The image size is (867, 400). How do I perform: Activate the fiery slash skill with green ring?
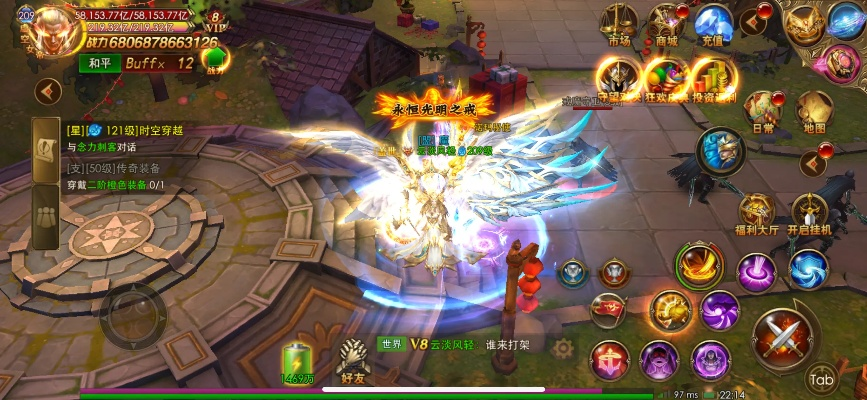click(699, 265)
